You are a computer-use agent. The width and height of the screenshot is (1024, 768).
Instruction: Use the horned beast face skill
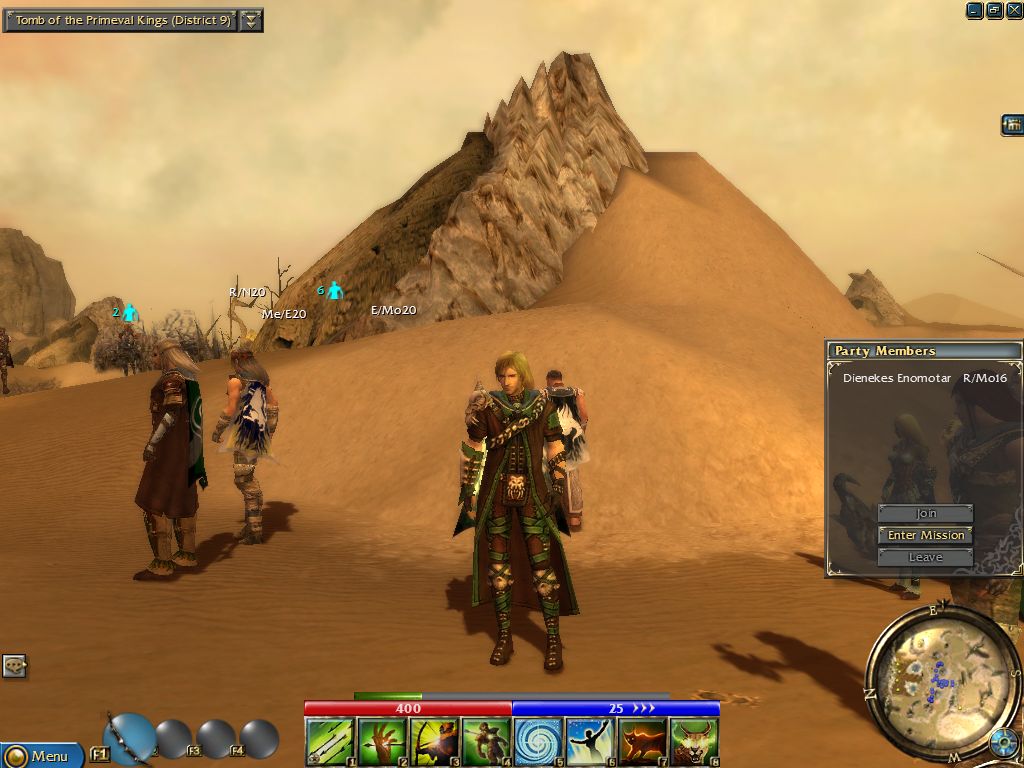[694, 742]
